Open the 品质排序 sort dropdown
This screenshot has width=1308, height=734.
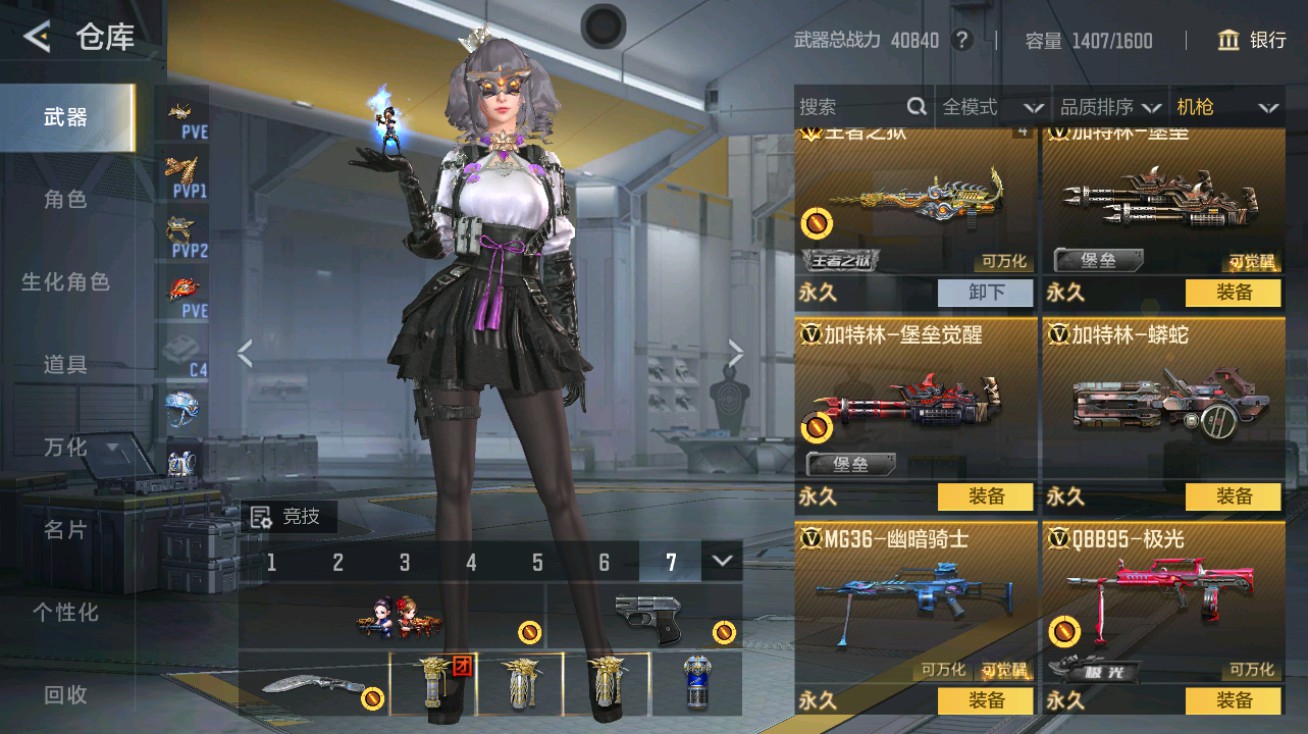coord(1110,107)
